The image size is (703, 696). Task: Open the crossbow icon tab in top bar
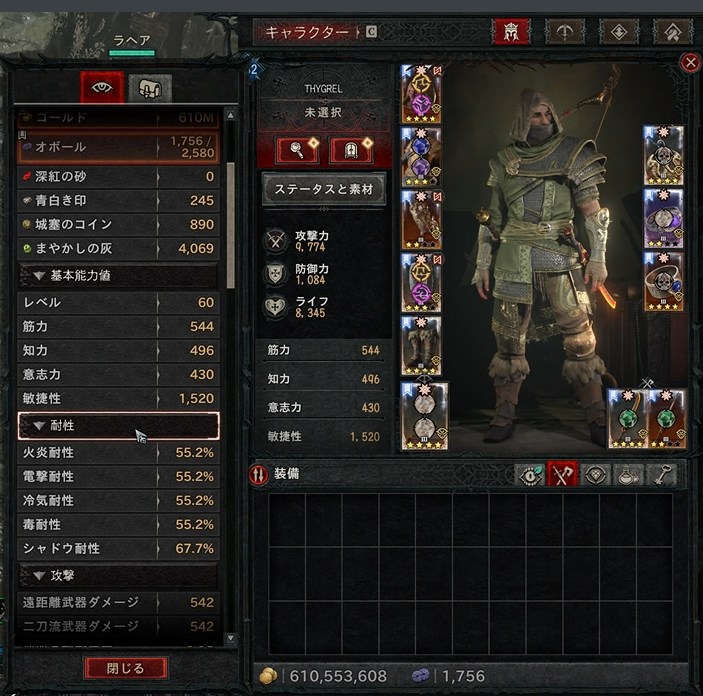coord(565,32)
